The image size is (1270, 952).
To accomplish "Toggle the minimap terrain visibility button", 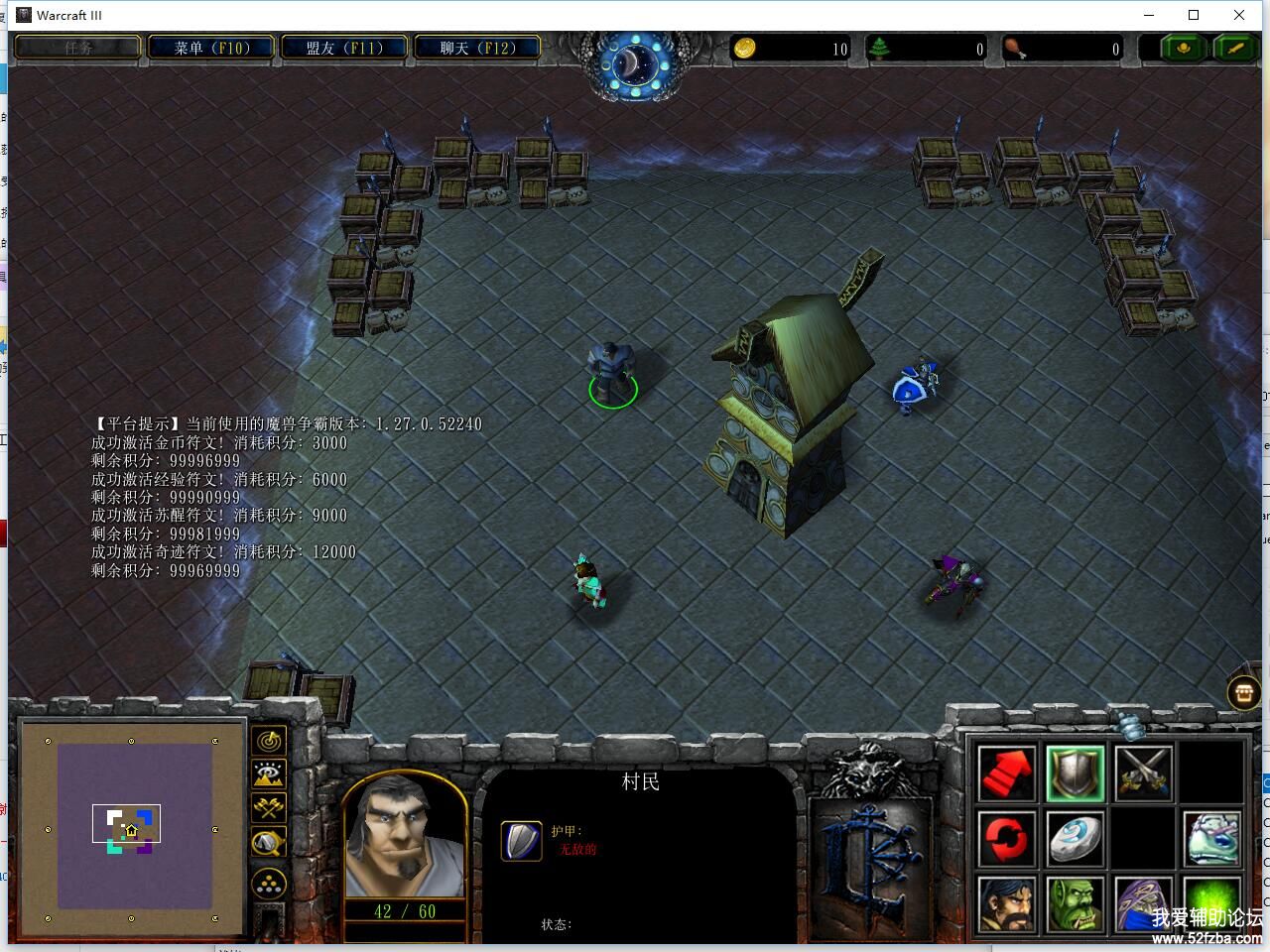I will [x=269, y=773].
